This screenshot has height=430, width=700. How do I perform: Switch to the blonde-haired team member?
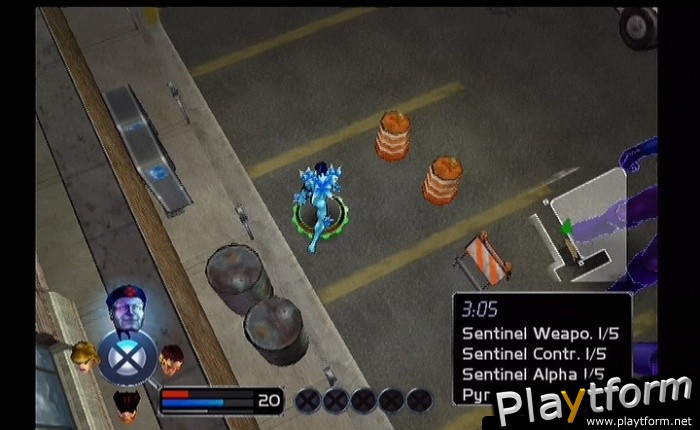(x=84, y=355)
